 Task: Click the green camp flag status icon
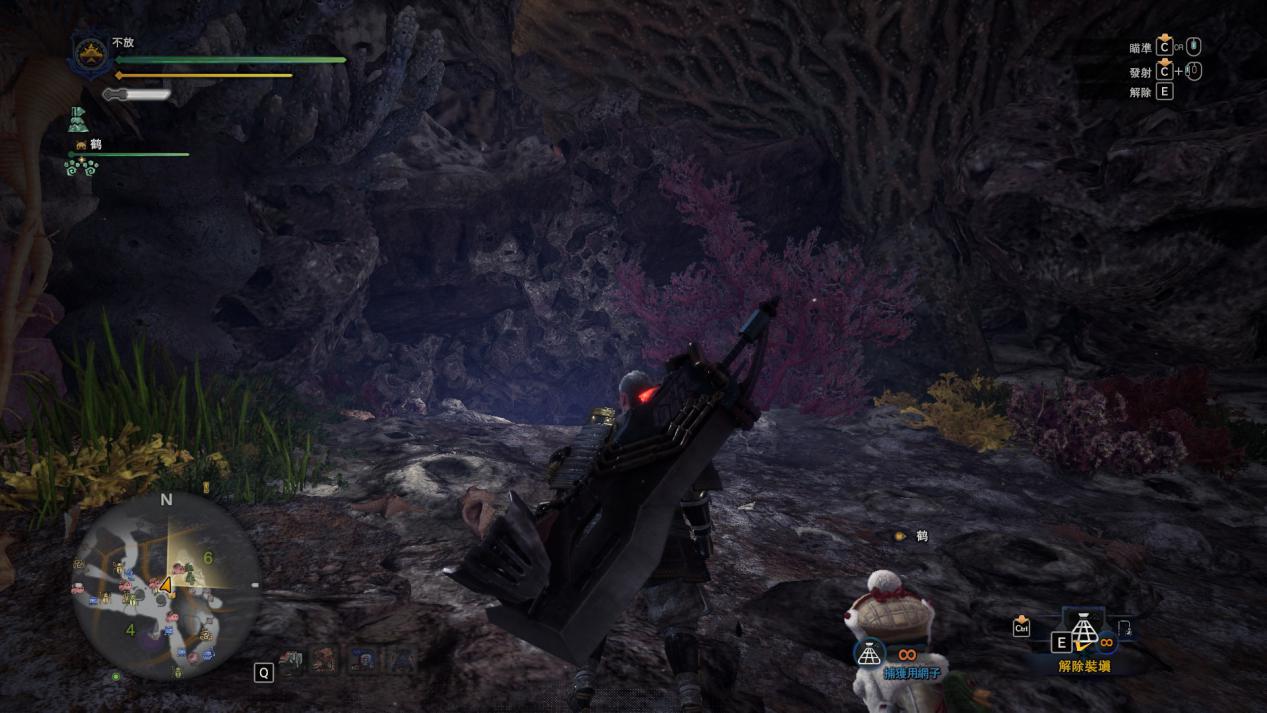point(79,120)
